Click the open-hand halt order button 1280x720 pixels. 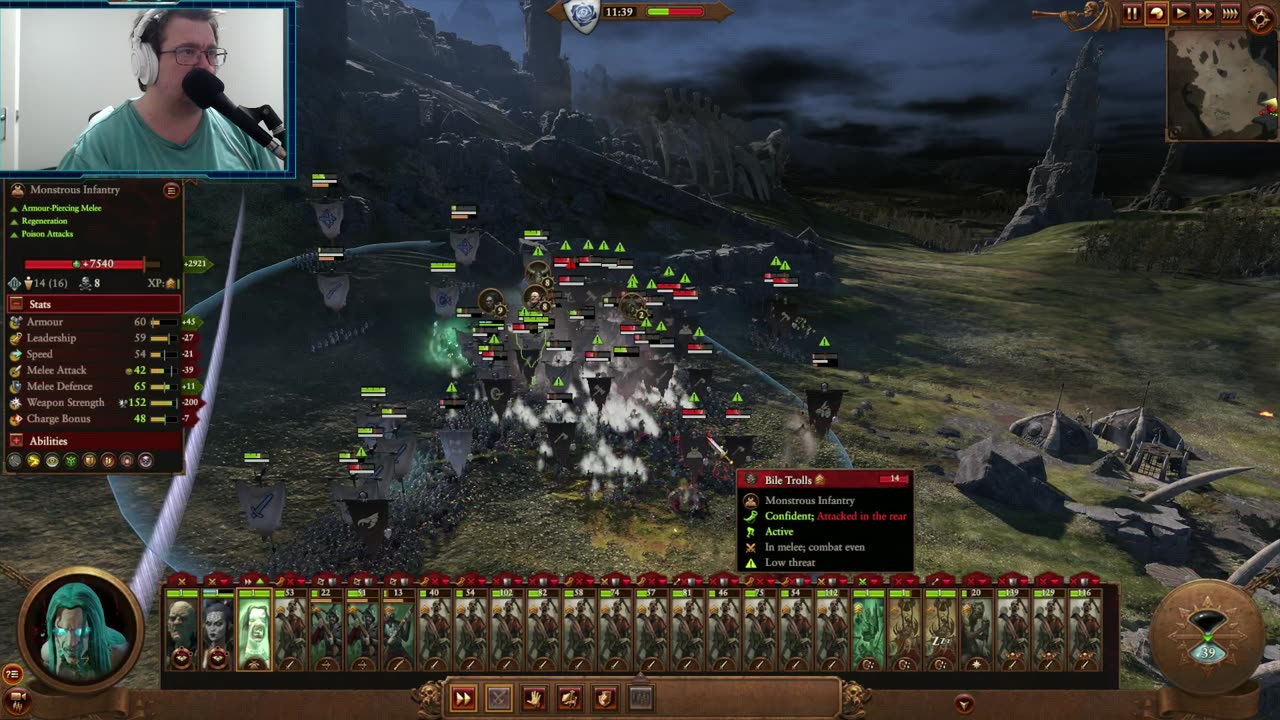pyautogui.click(x=534, y=698)
